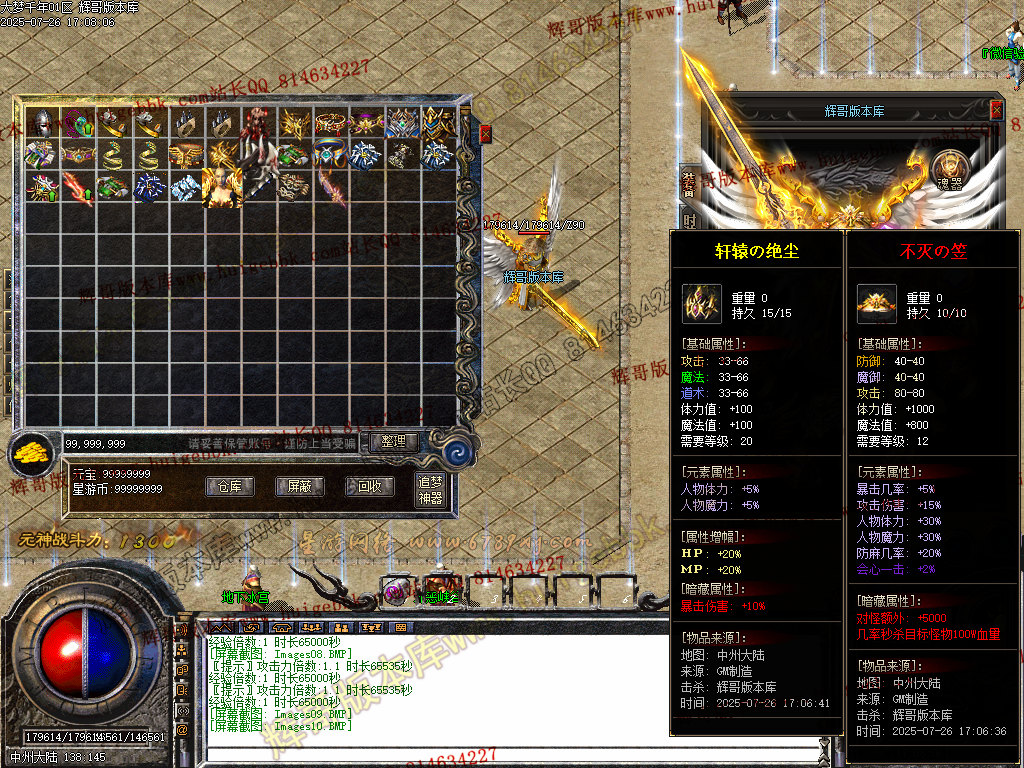This screenshot has height=768, width=1024.
Task: Select the 屏蔽 button
Action: tap(299, 487)
